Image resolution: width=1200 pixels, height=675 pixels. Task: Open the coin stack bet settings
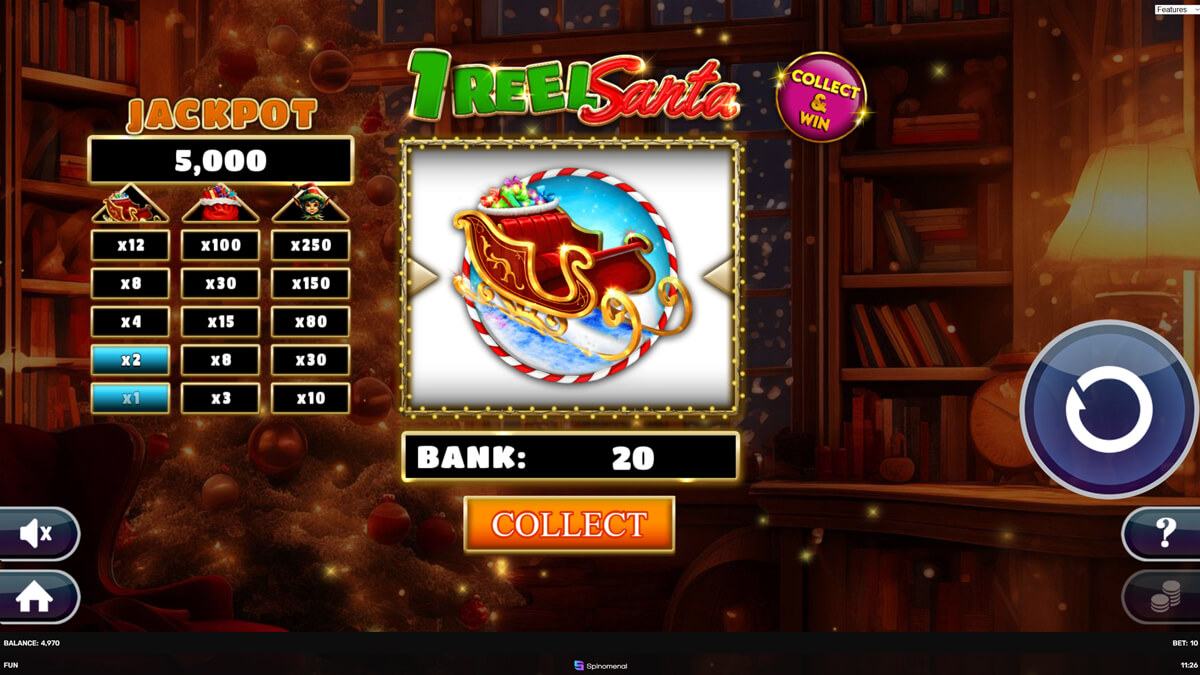[1164, 598]
